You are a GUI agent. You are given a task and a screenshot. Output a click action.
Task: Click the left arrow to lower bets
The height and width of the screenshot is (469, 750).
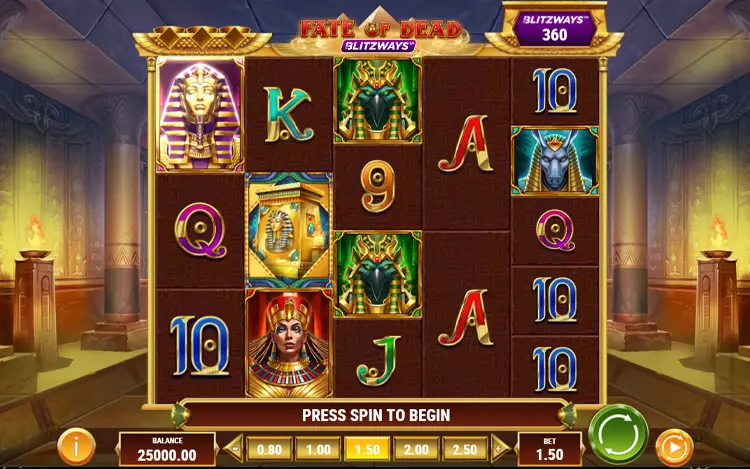pyautogui.click(x=235, y=449)
